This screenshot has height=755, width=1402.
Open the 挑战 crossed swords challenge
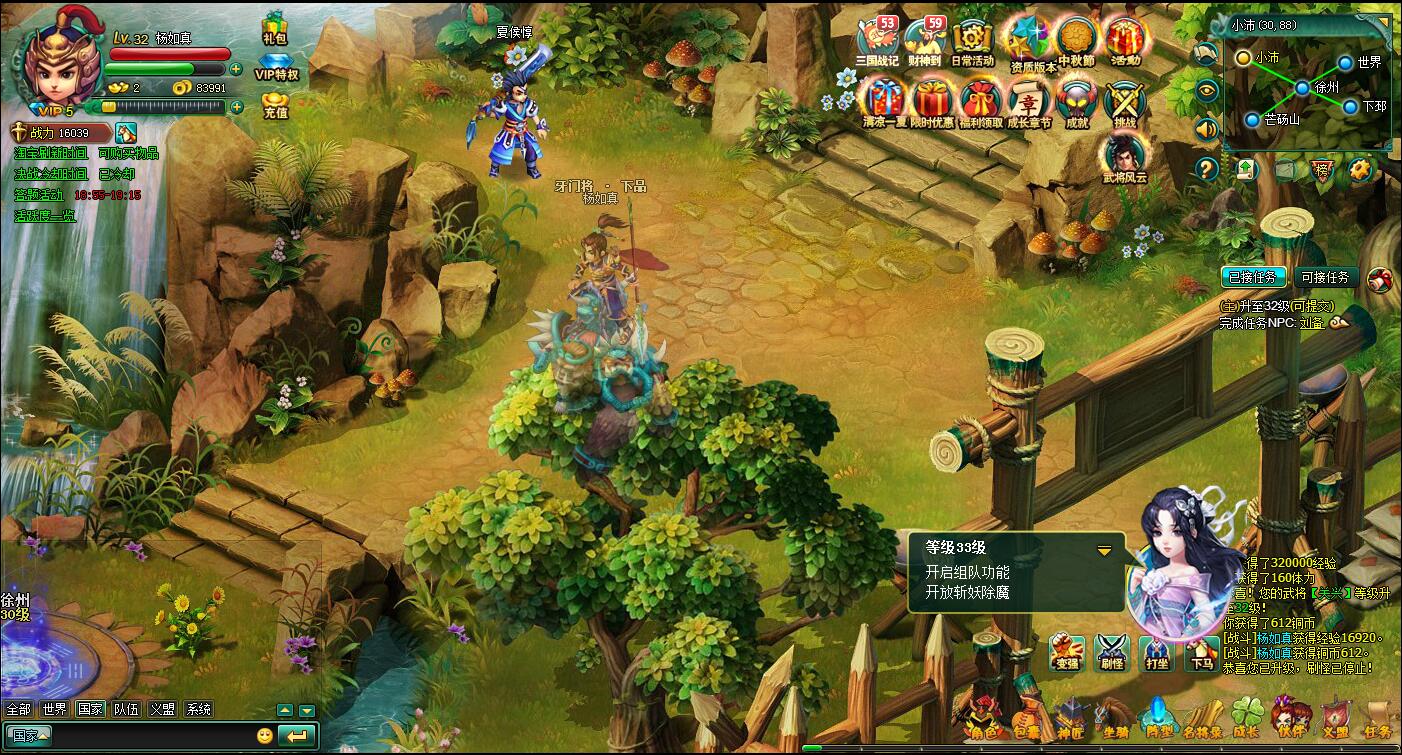[x=1124, y=101]
